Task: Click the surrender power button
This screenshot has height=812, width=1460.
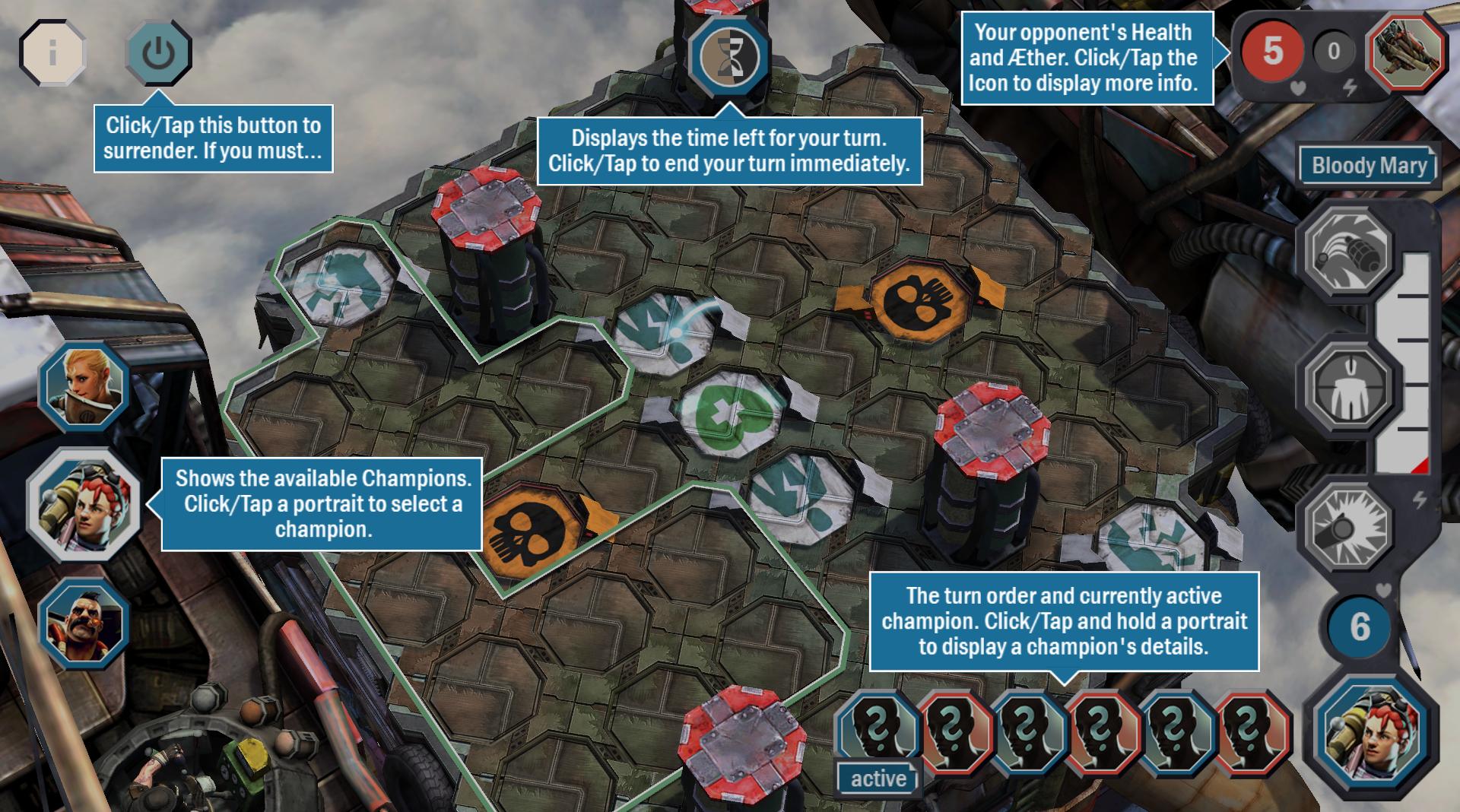Action: tap(158, 53)
